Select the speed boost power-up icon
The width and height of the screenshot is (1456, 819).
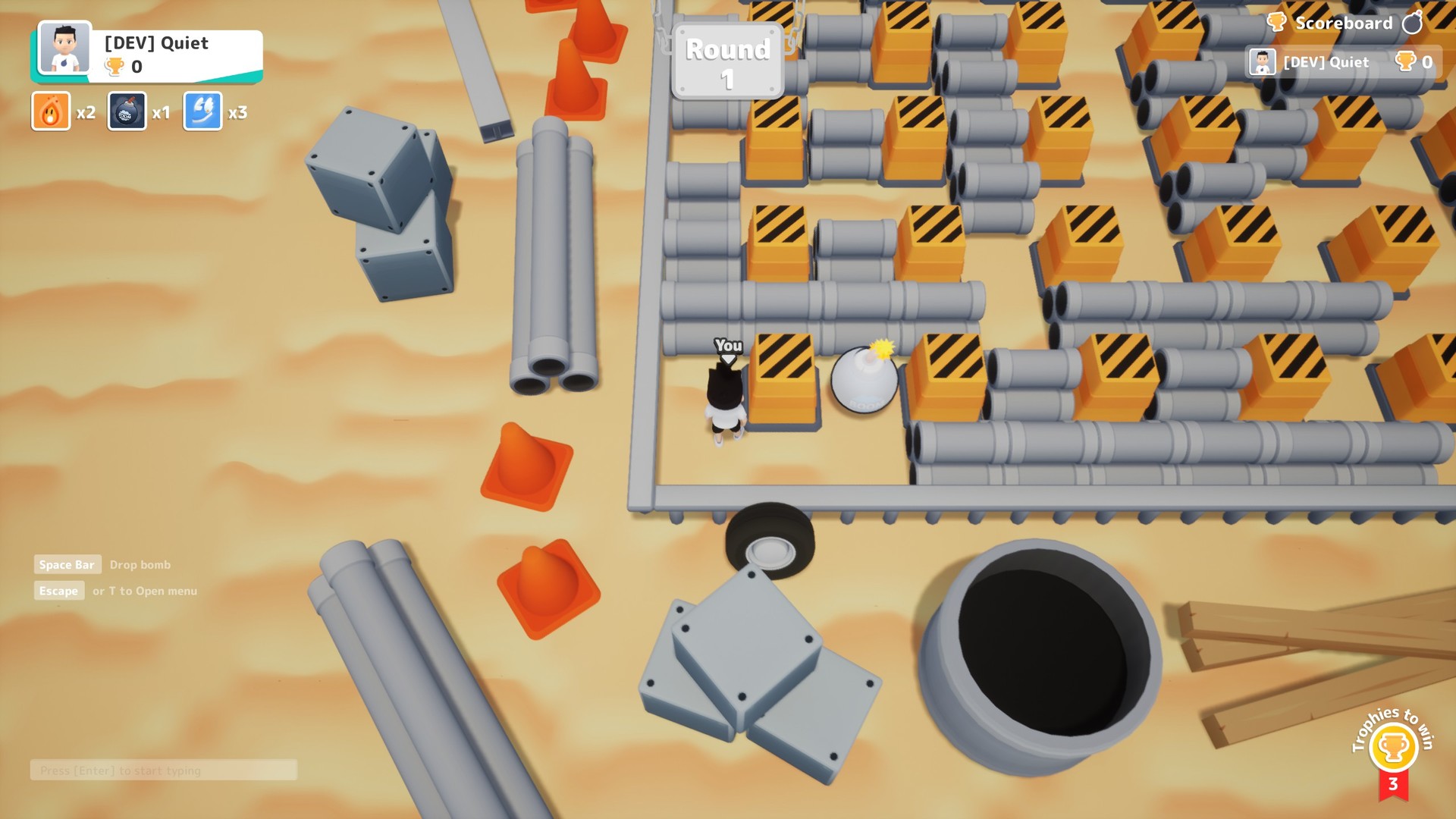202,111
